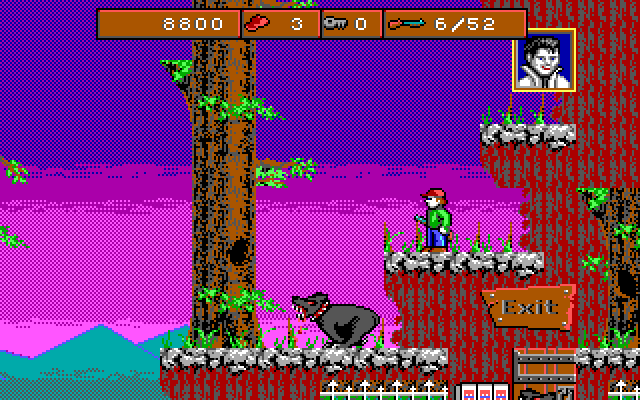Select the key icon in the top bar
The width and height of the screenshot is (640, 400).
tap(335, 23)
